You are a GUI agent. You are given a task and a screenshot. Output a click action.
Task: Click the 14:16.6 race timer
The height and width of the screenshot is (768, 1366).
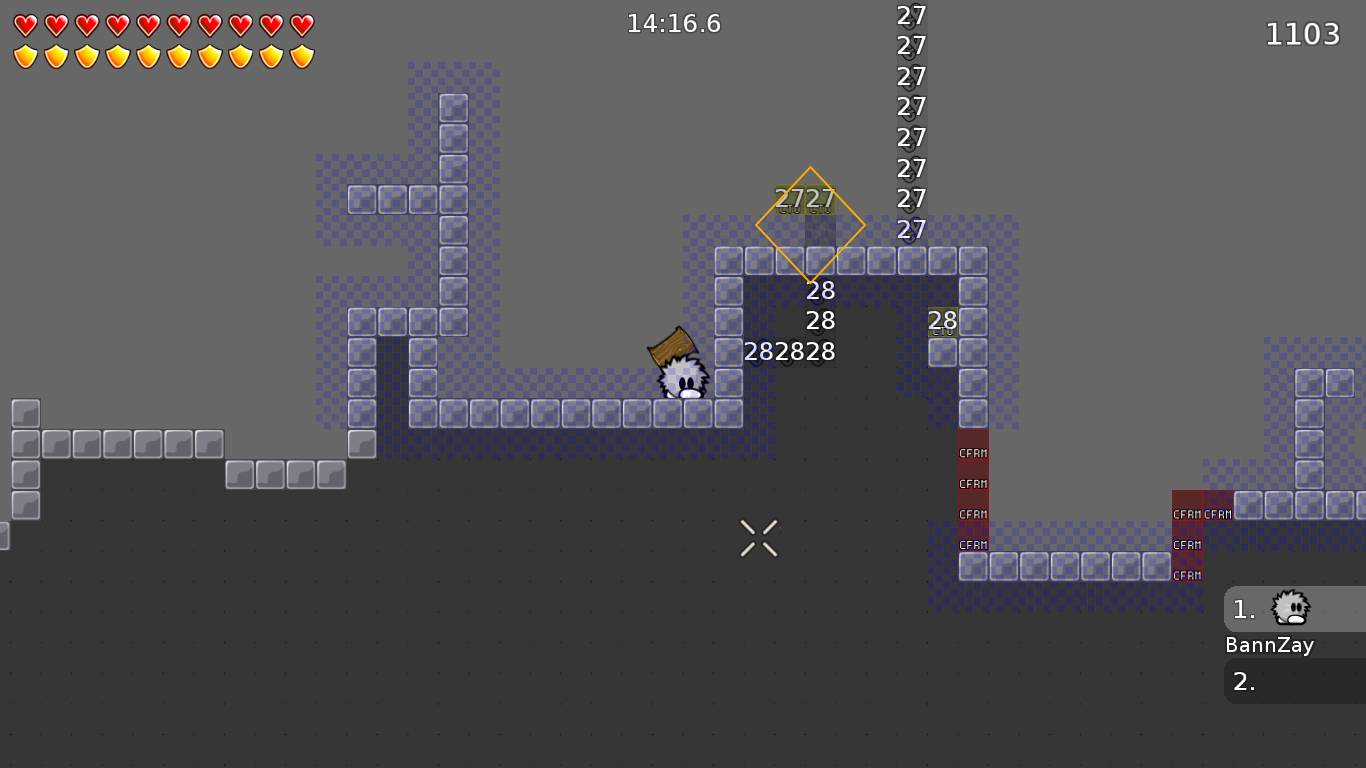675,23
